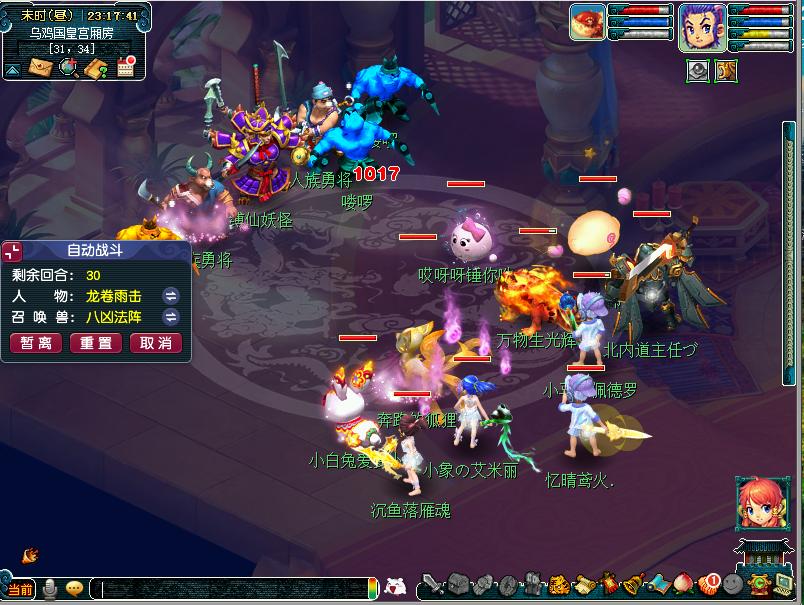Click the 暂离 button in auto-battle panel
The width and height of the screenshot is (804, 605).
click(36, 343)
